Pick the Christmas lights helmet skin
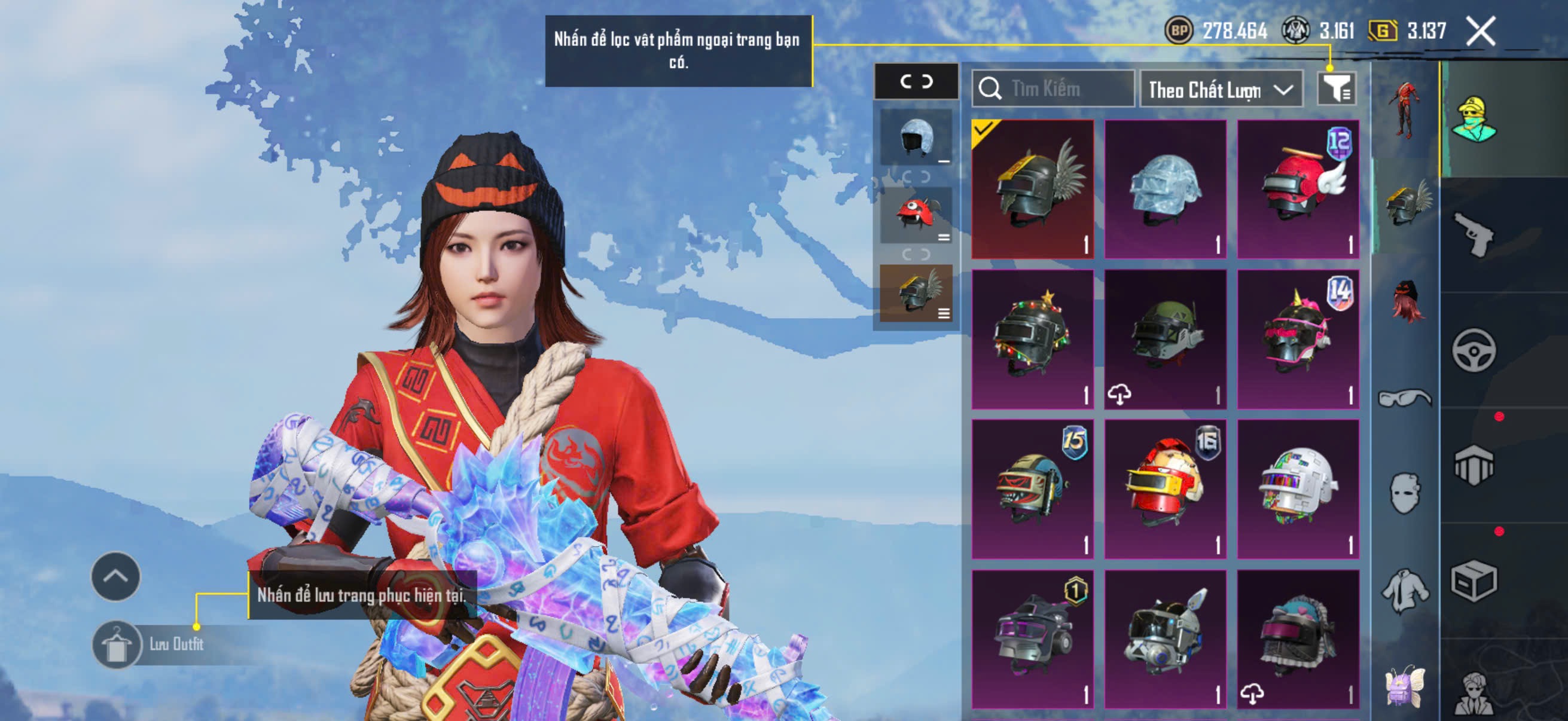This screenshot has height=721, width=1568. click(x=1032, y=339)
